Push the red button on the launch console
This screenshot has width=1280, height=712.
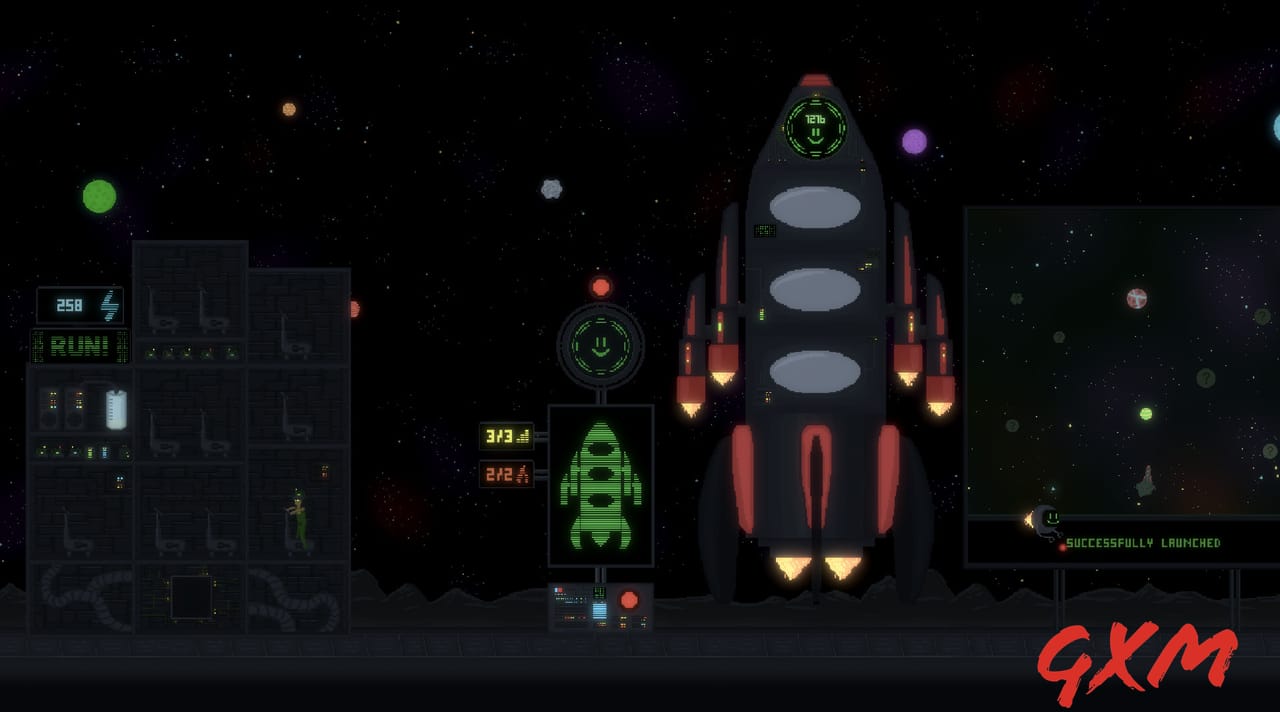629,601
